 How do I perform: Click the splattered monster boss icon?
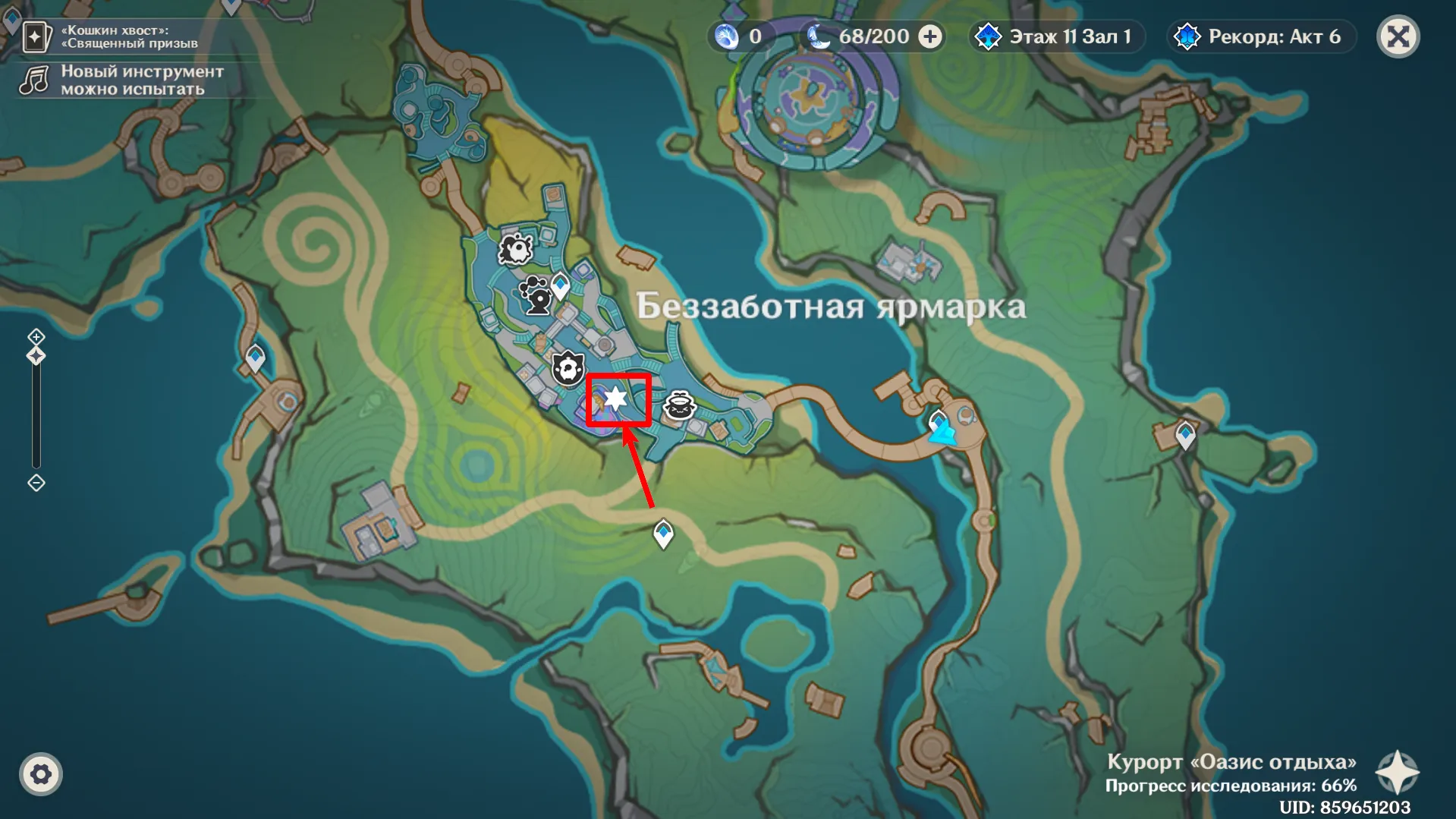click(515, 248)
